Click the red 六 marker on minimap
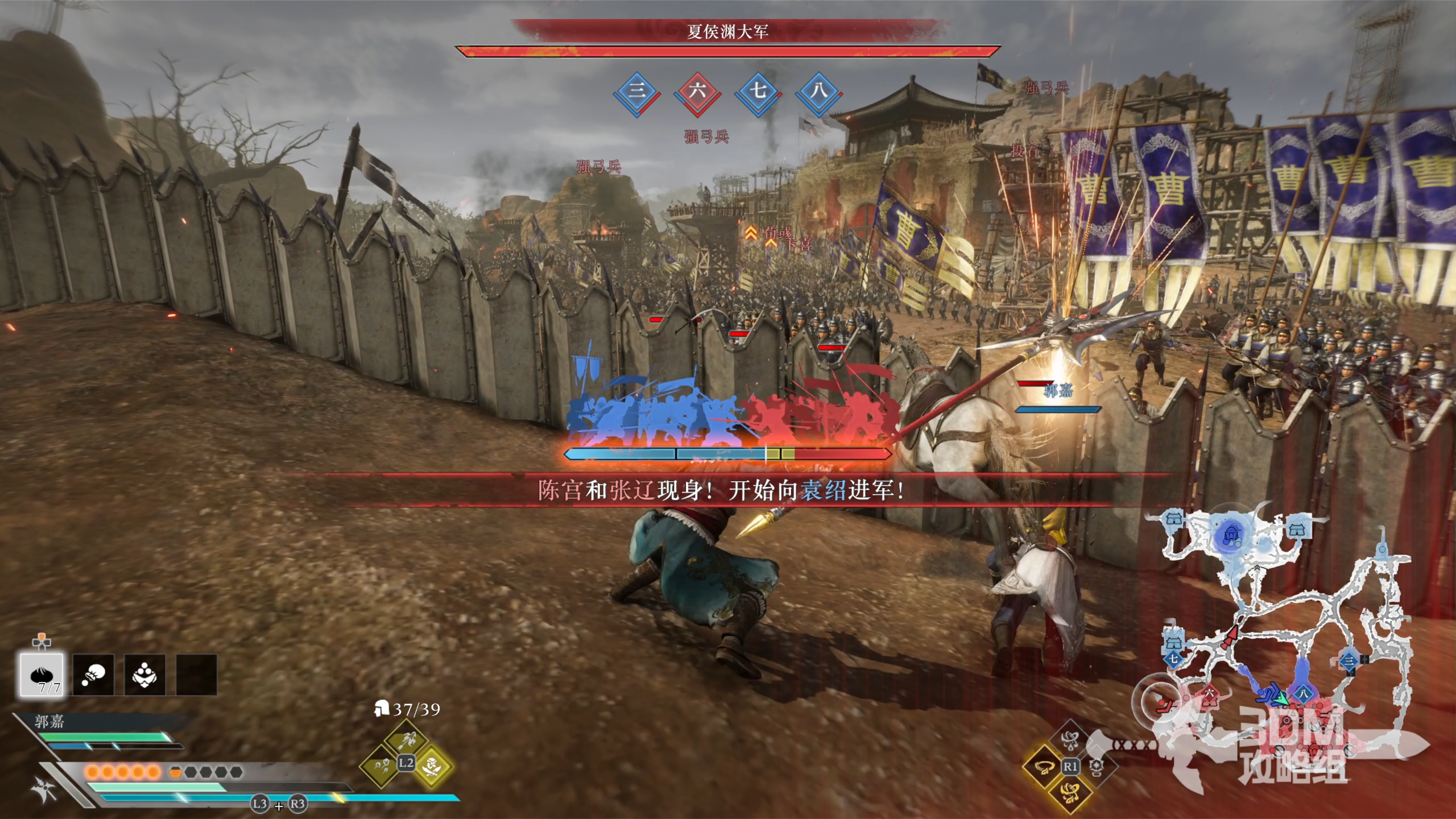The image size is (1456, 819). click(x=1209, y=693)
